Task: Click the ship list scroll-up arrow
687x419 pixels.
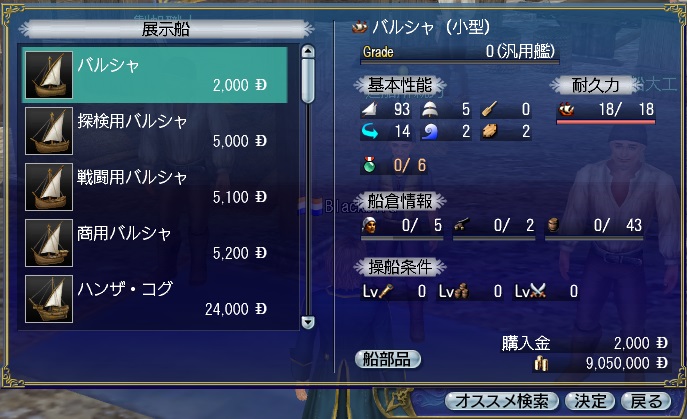Action: pyautogui.click(x=308, y=53)
